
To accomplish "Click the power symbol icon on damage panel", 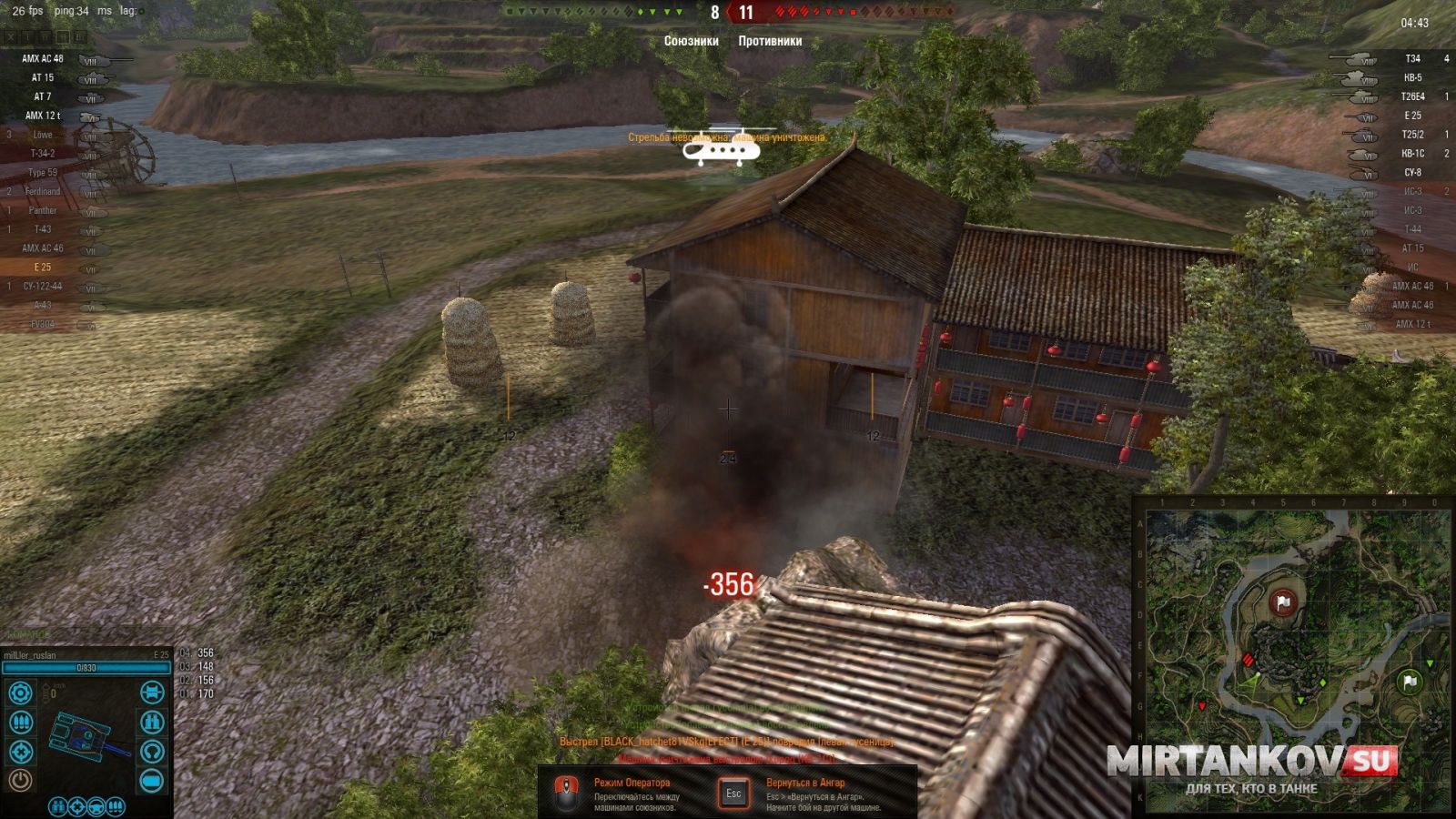I will pyautogui.click(x=20, y=780).
